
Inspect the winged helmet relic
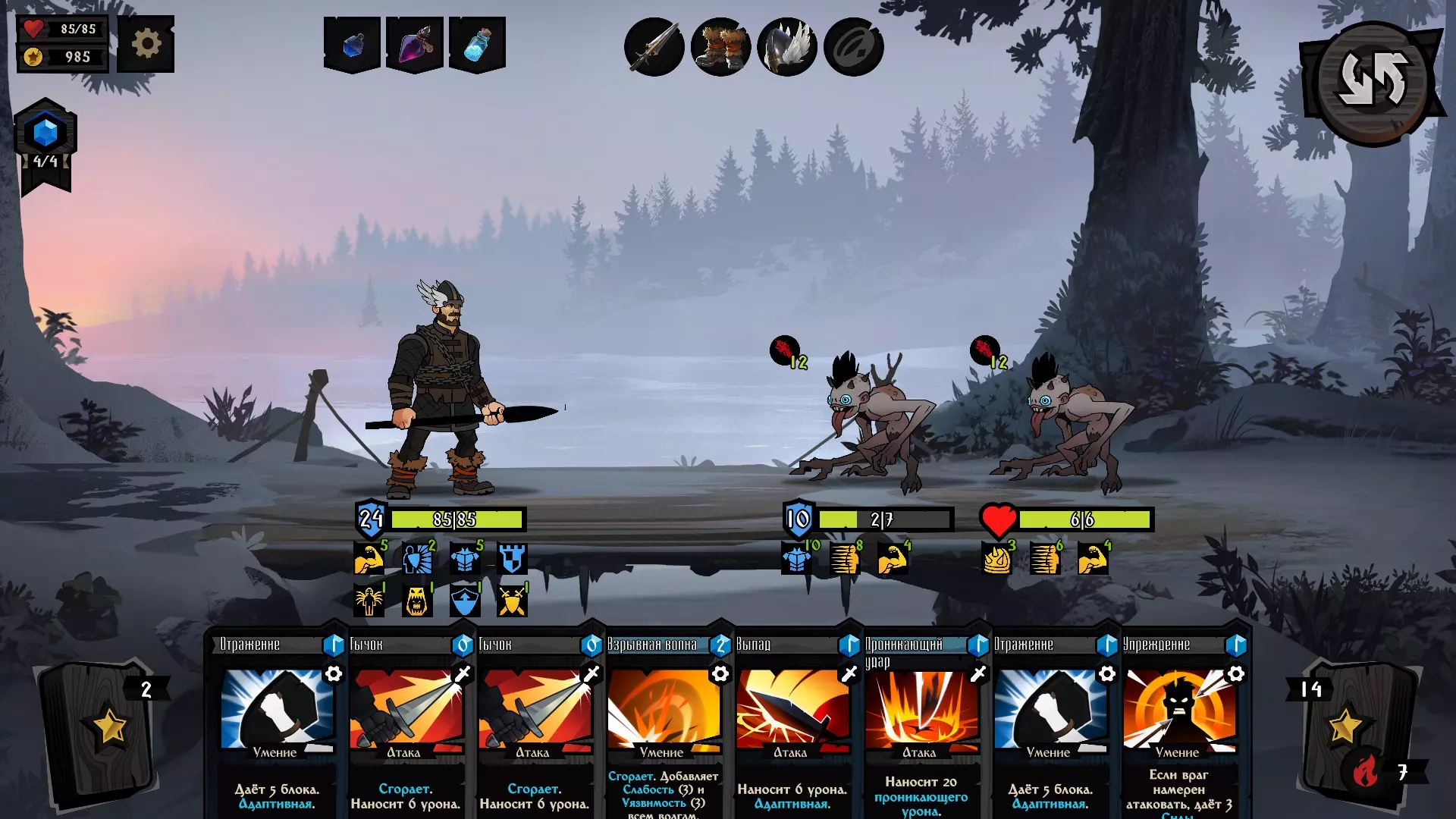click(787, 48)
